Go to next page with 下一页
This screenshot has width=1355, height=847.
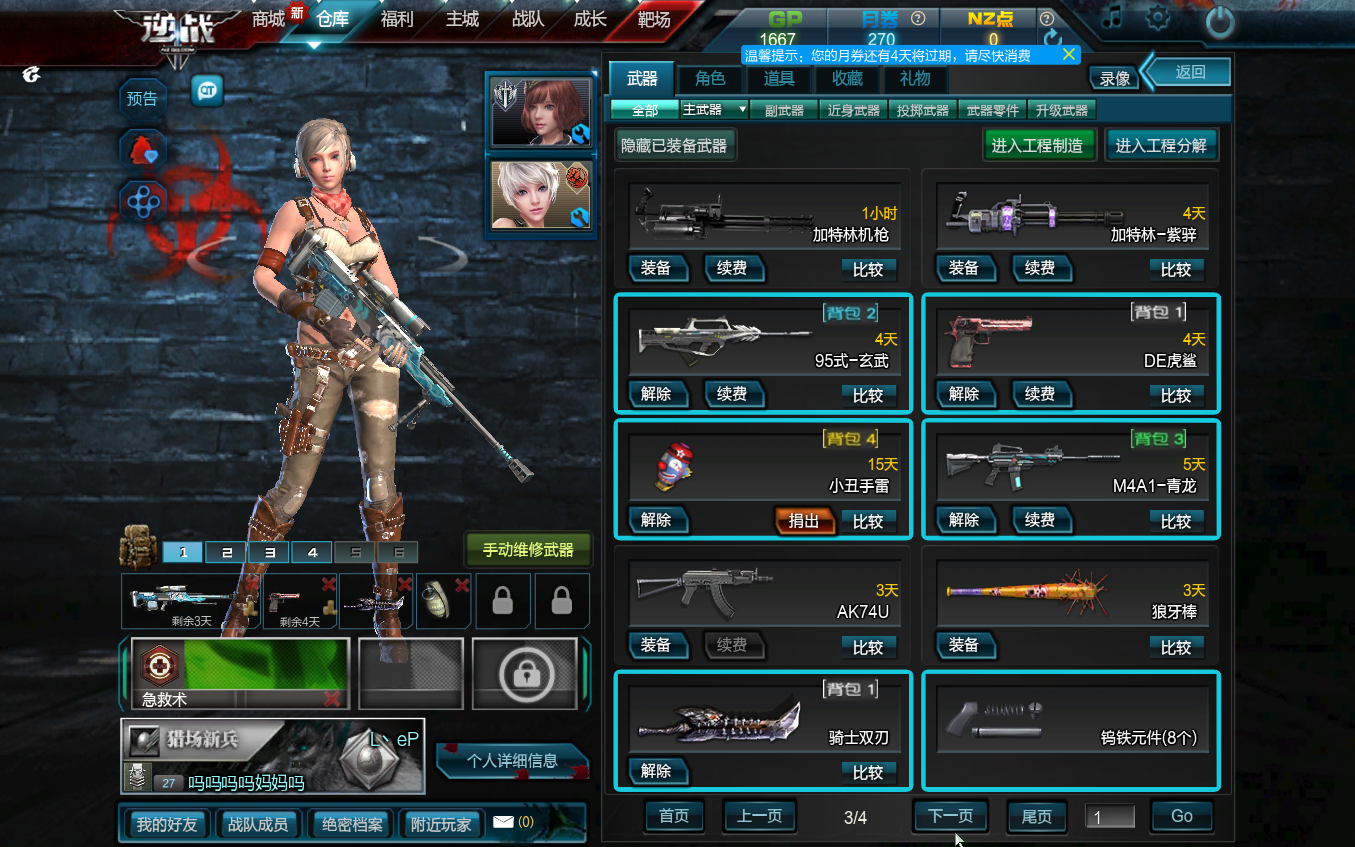pos(950,816)
